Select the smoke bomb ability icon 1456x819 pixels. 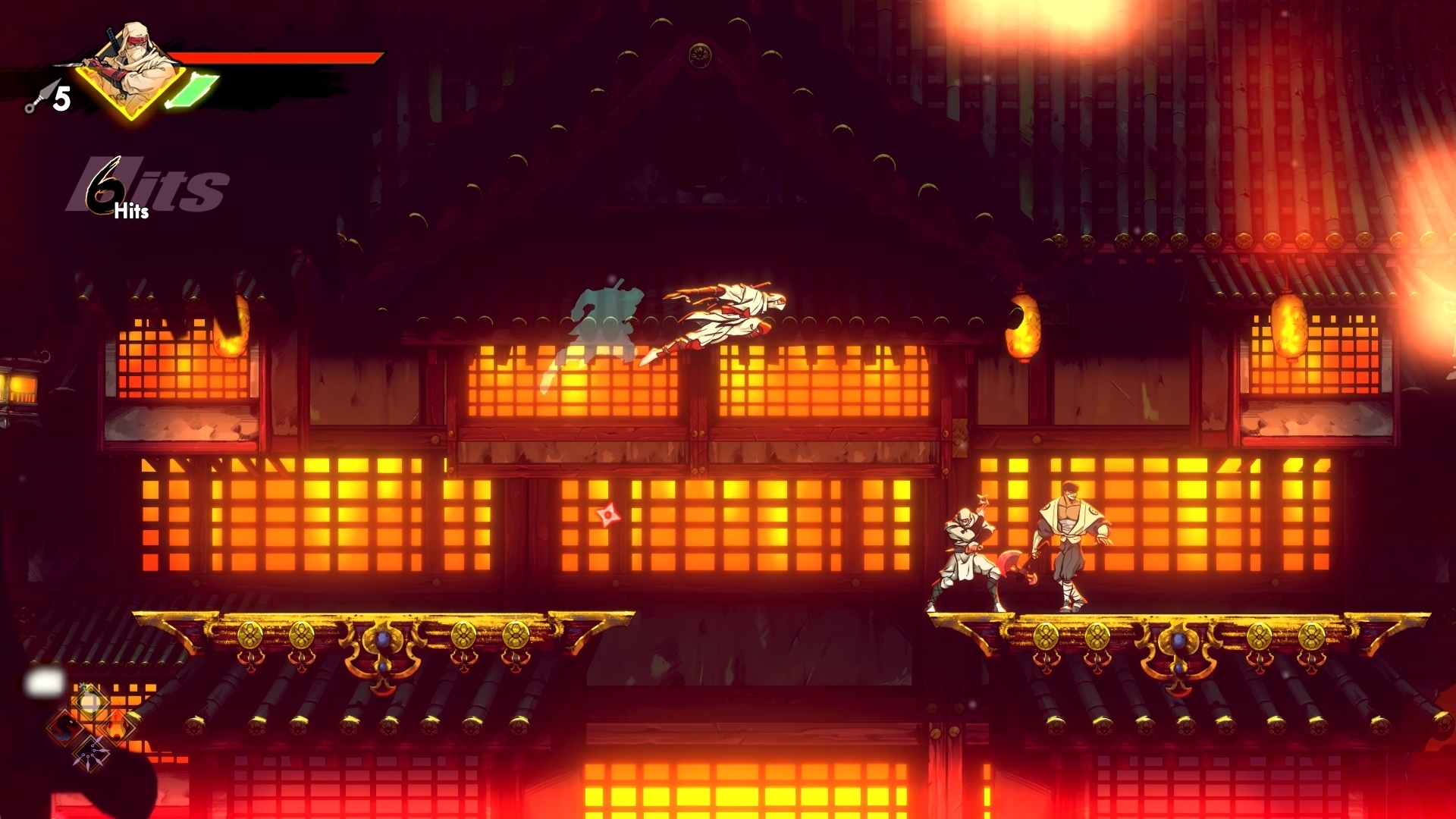[x=89, y=701]
